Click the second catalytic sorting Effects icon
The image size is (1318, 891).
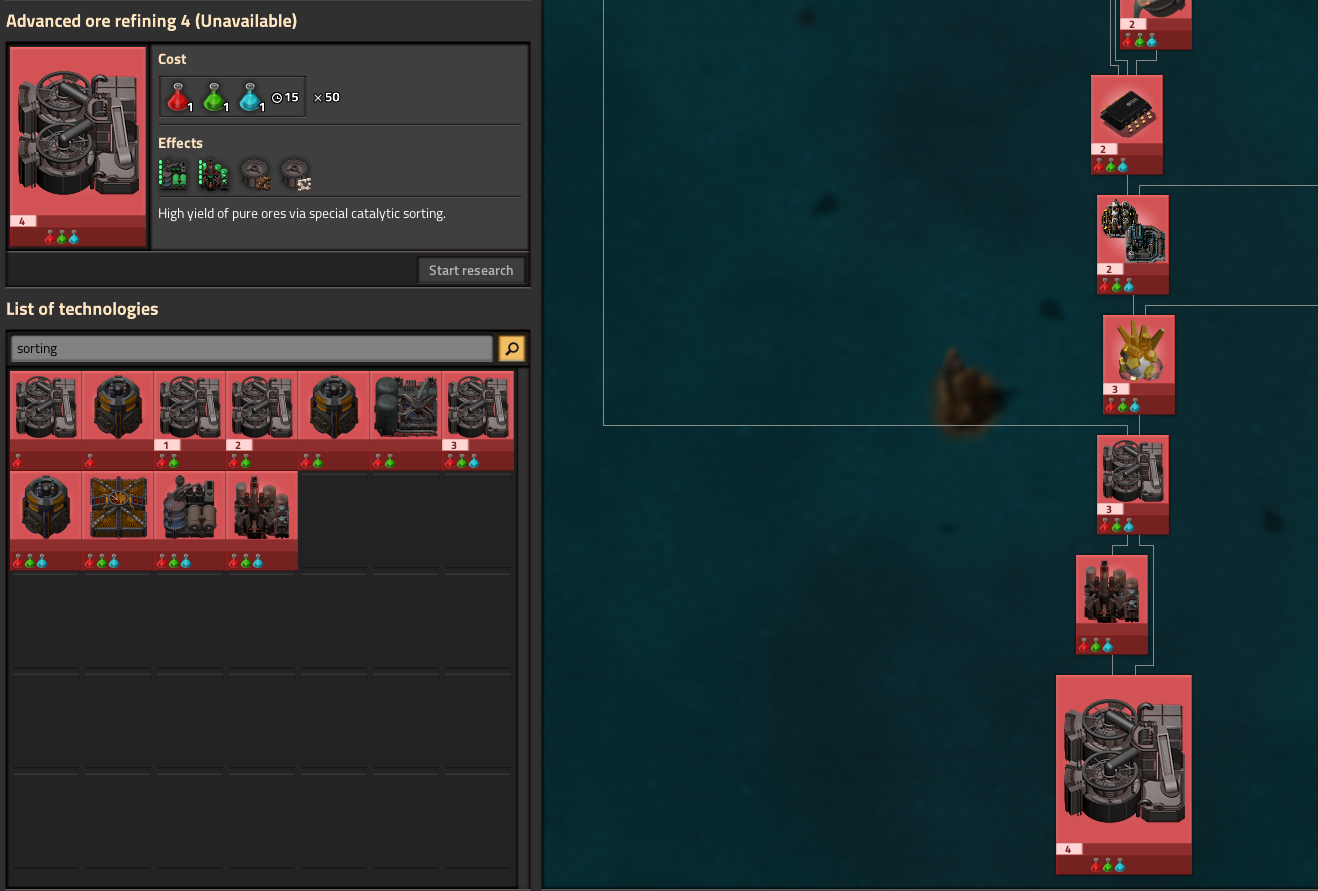(213, 173)
